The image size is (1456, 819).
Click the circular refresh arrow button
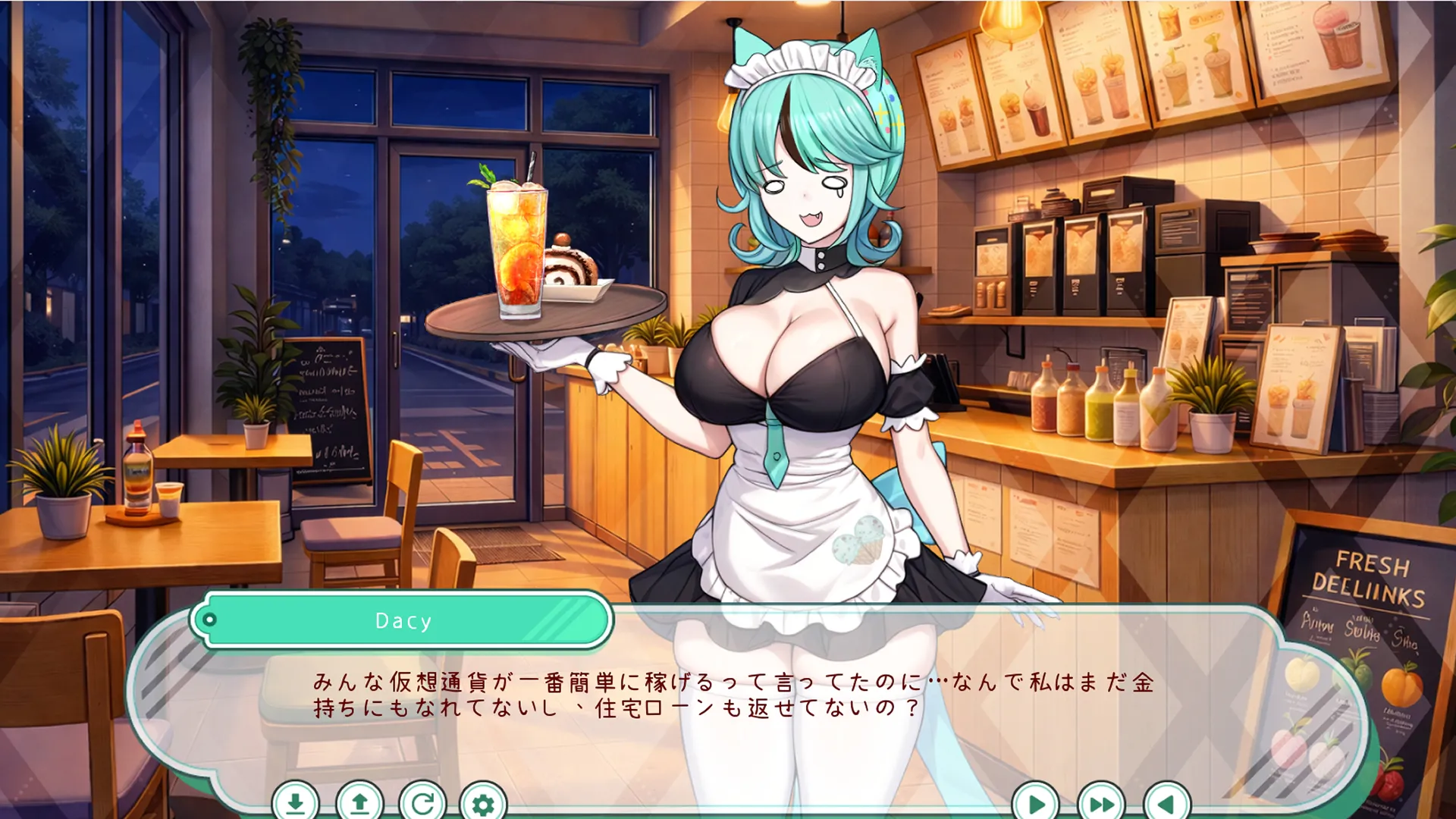click(x=422, y=802)
